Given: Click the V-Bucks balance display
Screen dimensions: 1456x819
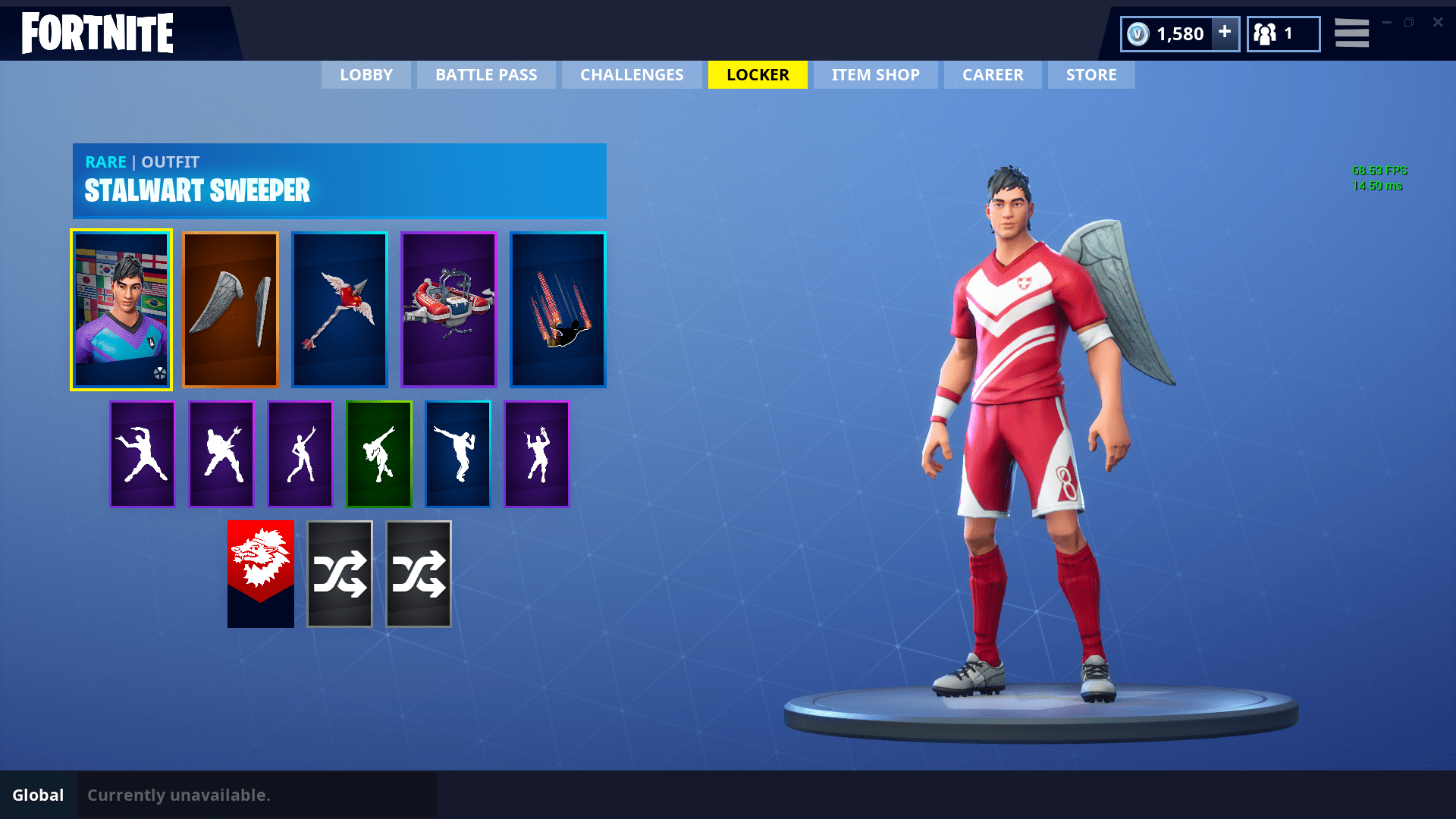Looking at the screenshot, I should pos(1172,33).
